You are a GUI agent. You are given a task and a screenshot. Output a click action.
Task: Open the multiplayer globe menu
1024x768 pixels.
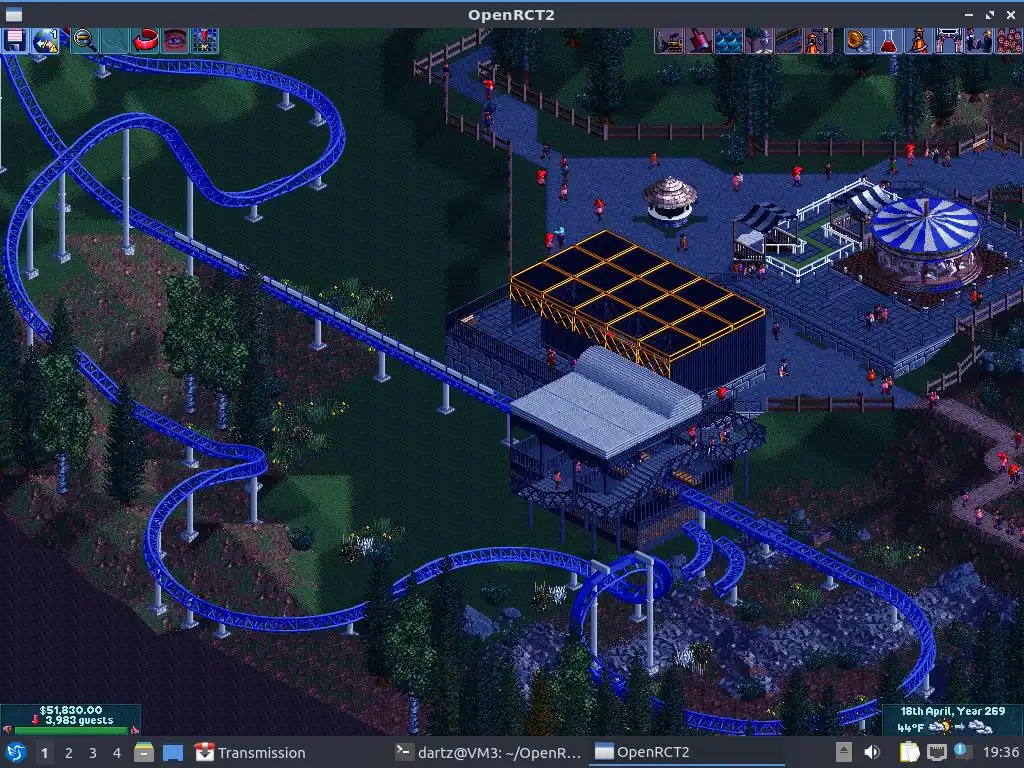(45, 40)
